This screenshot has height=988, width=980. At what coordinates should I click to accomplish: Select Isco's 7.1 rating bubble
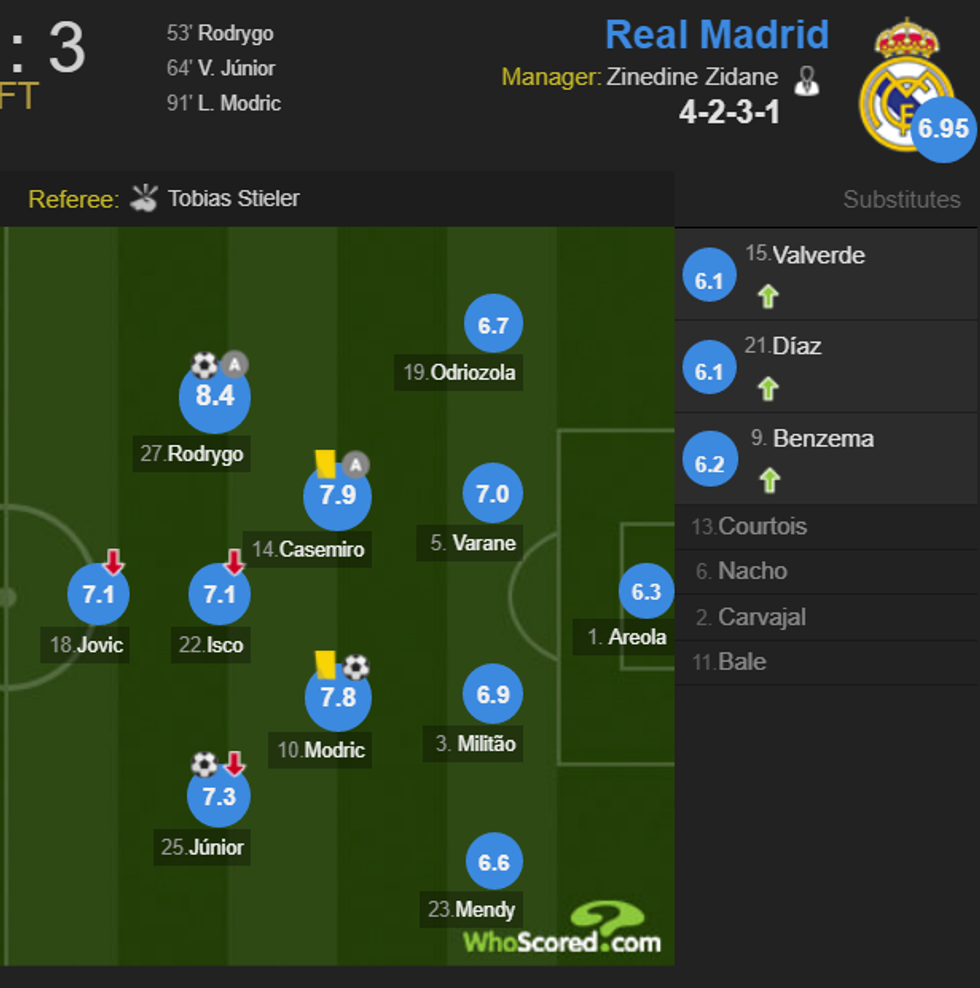click(x=219, y=595)
